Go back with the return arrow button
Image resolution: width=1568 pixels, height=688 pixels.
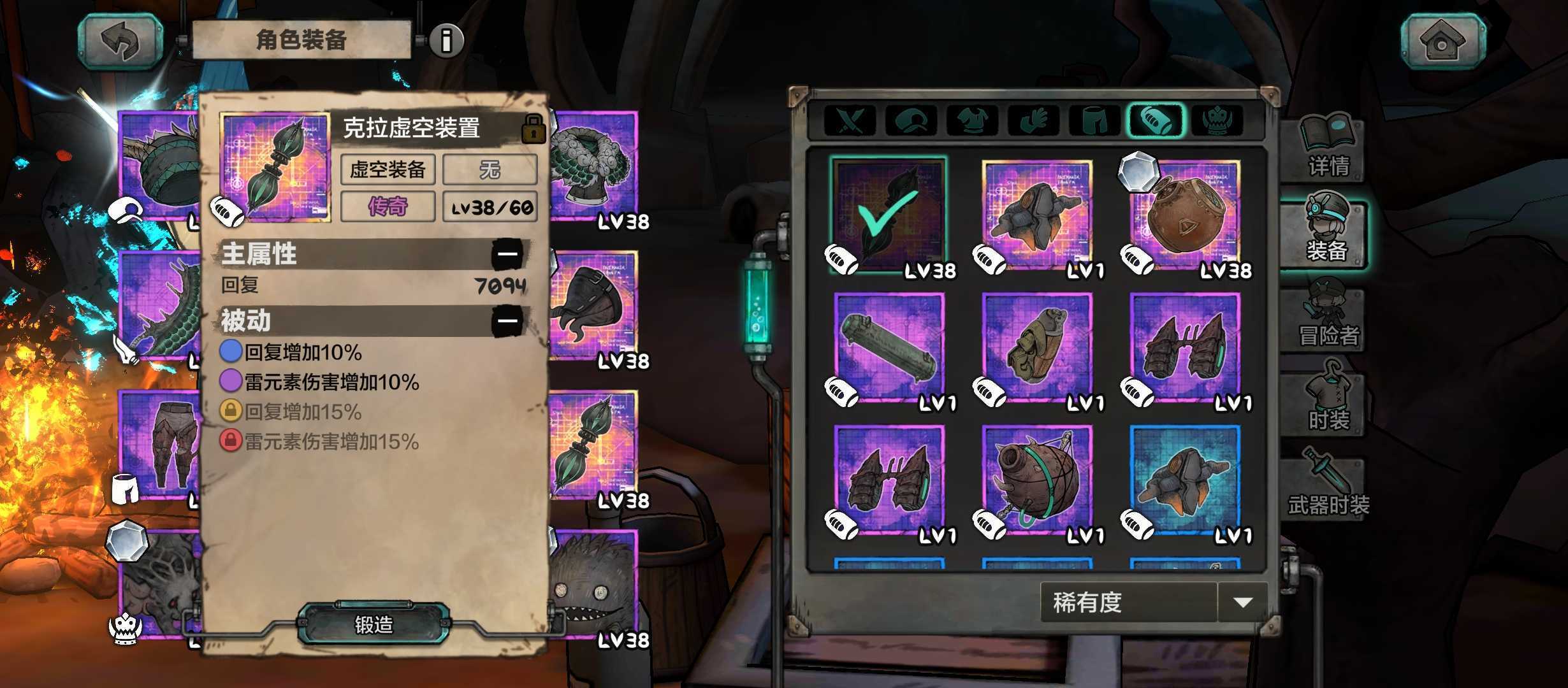[121, 41]
